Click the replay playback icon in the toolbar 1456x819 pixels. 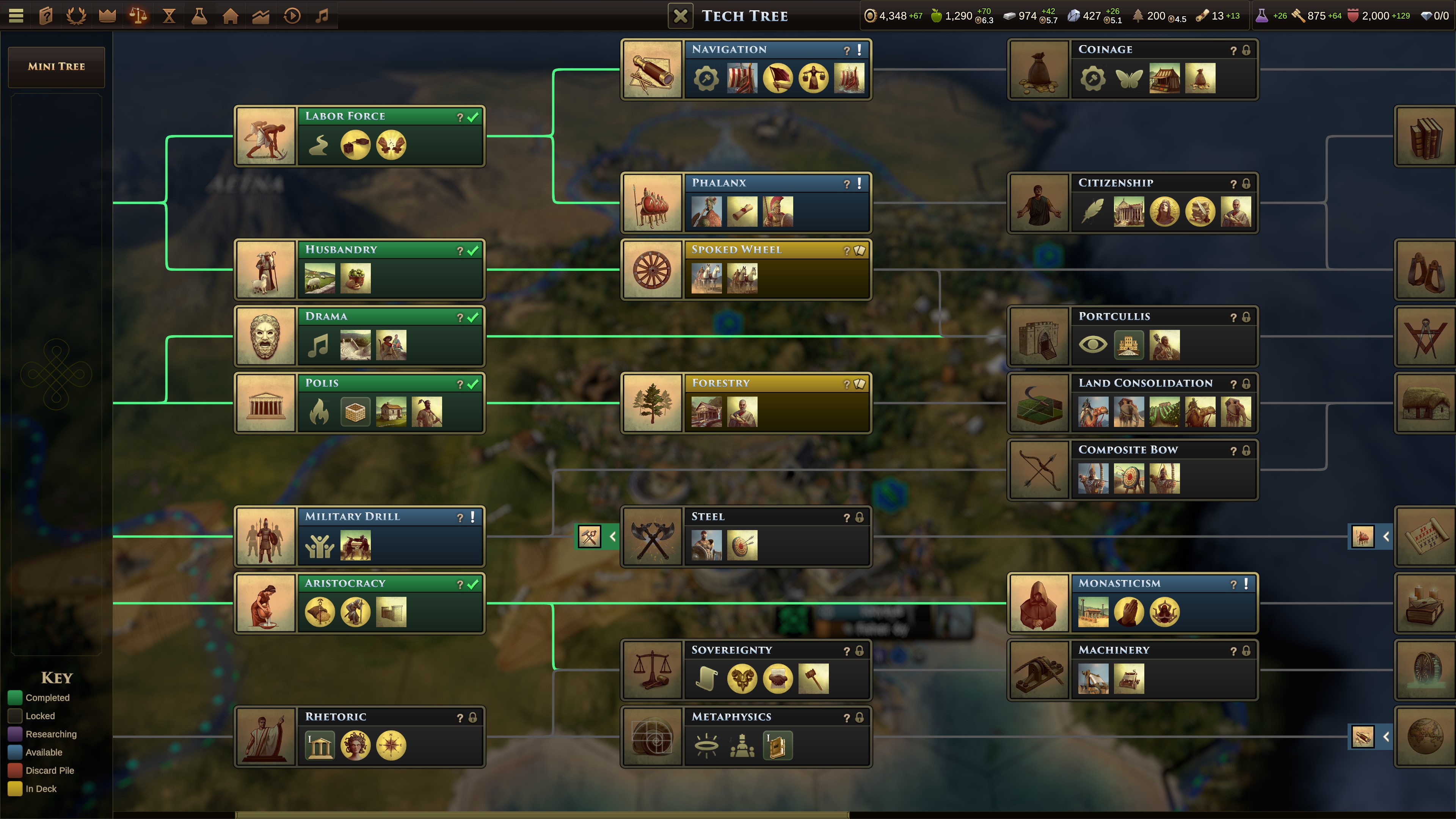click(x=291, y=15)
